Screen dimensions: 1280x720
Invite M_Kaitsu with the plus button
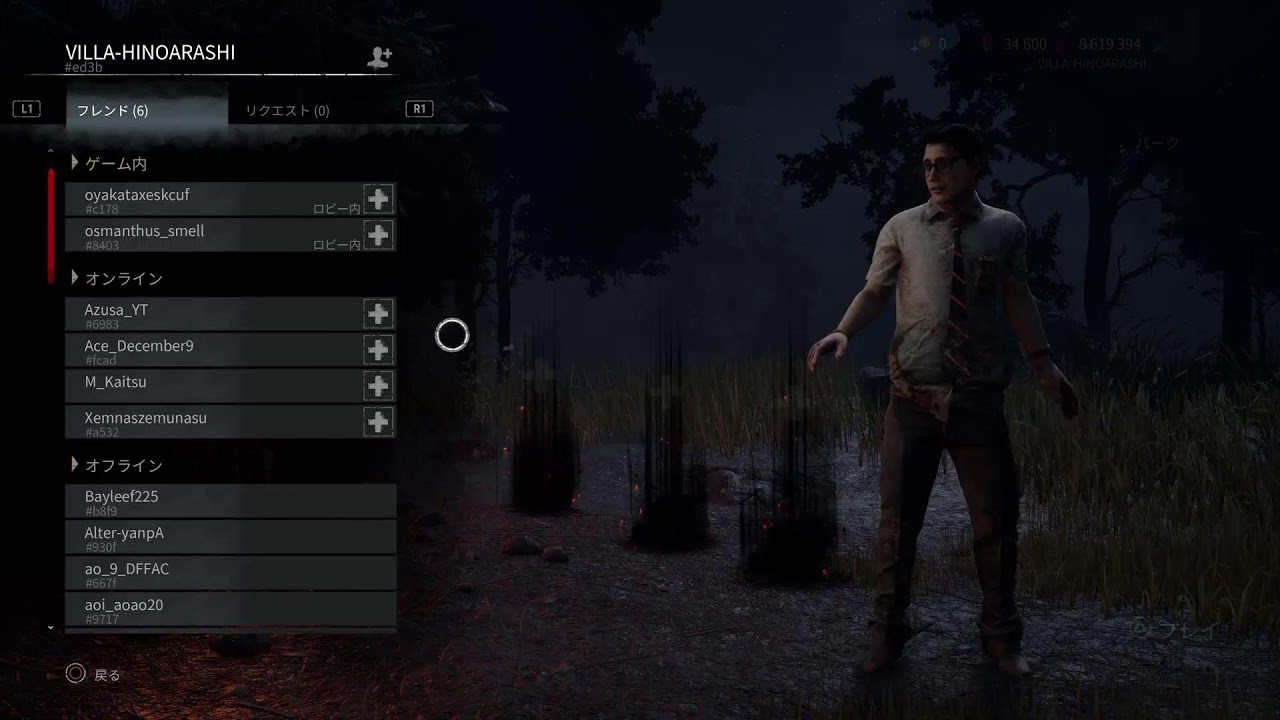(378, 386)
